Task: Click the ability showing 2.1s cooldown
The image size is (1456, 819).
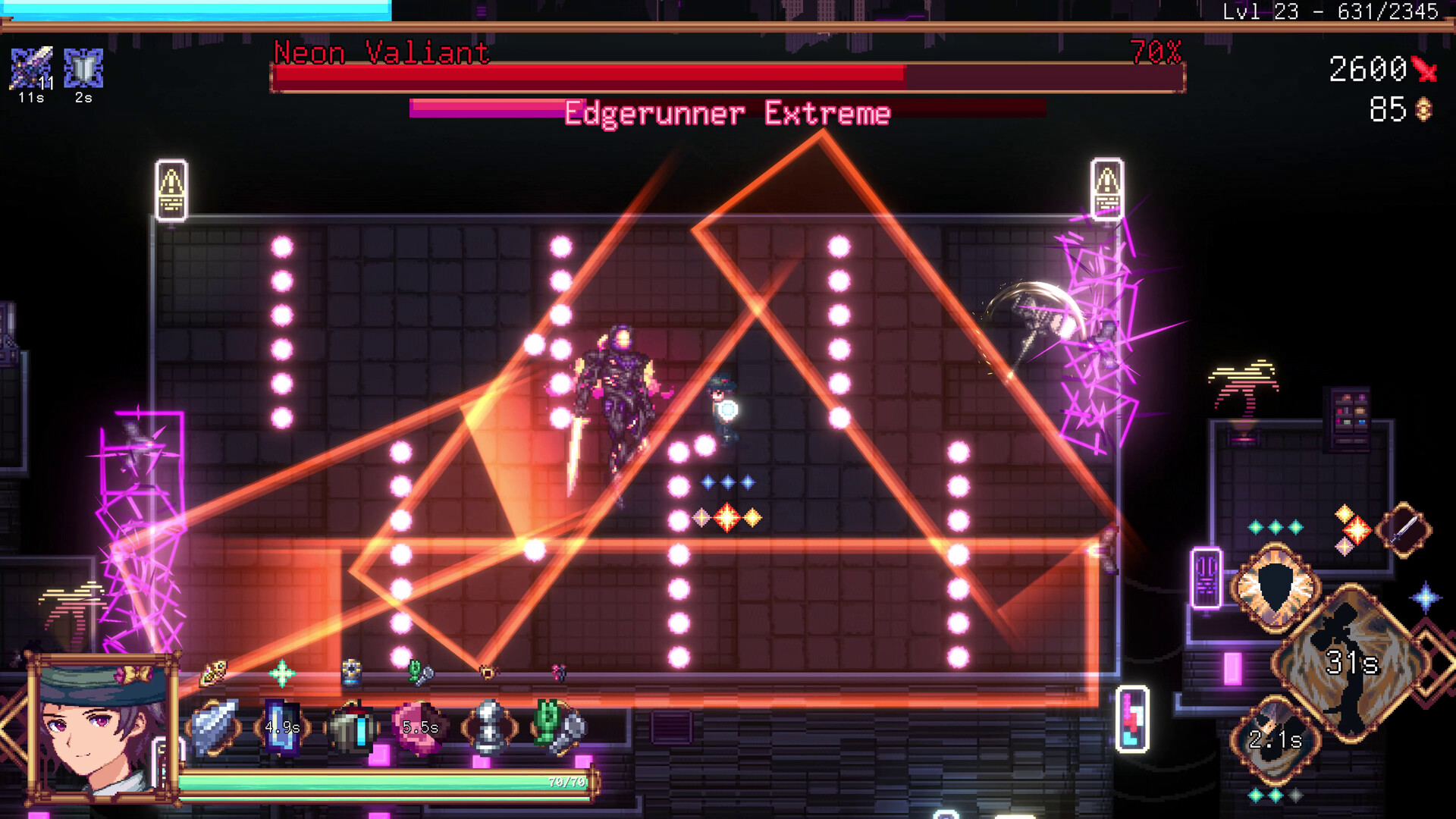Action: [x=1276, y=739]
